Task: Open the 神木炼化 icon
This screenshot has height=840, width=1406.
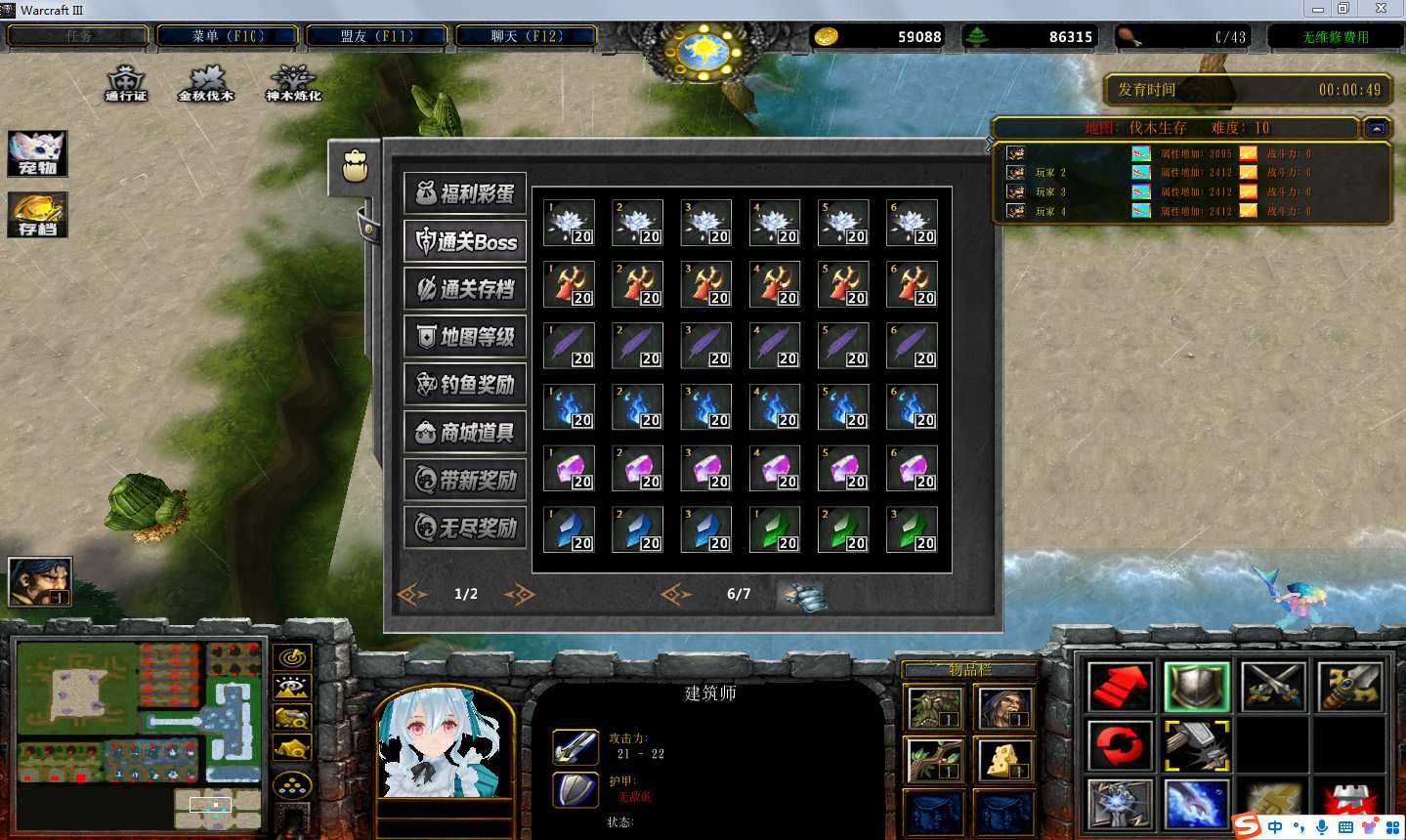Action: tap(293, 83)
